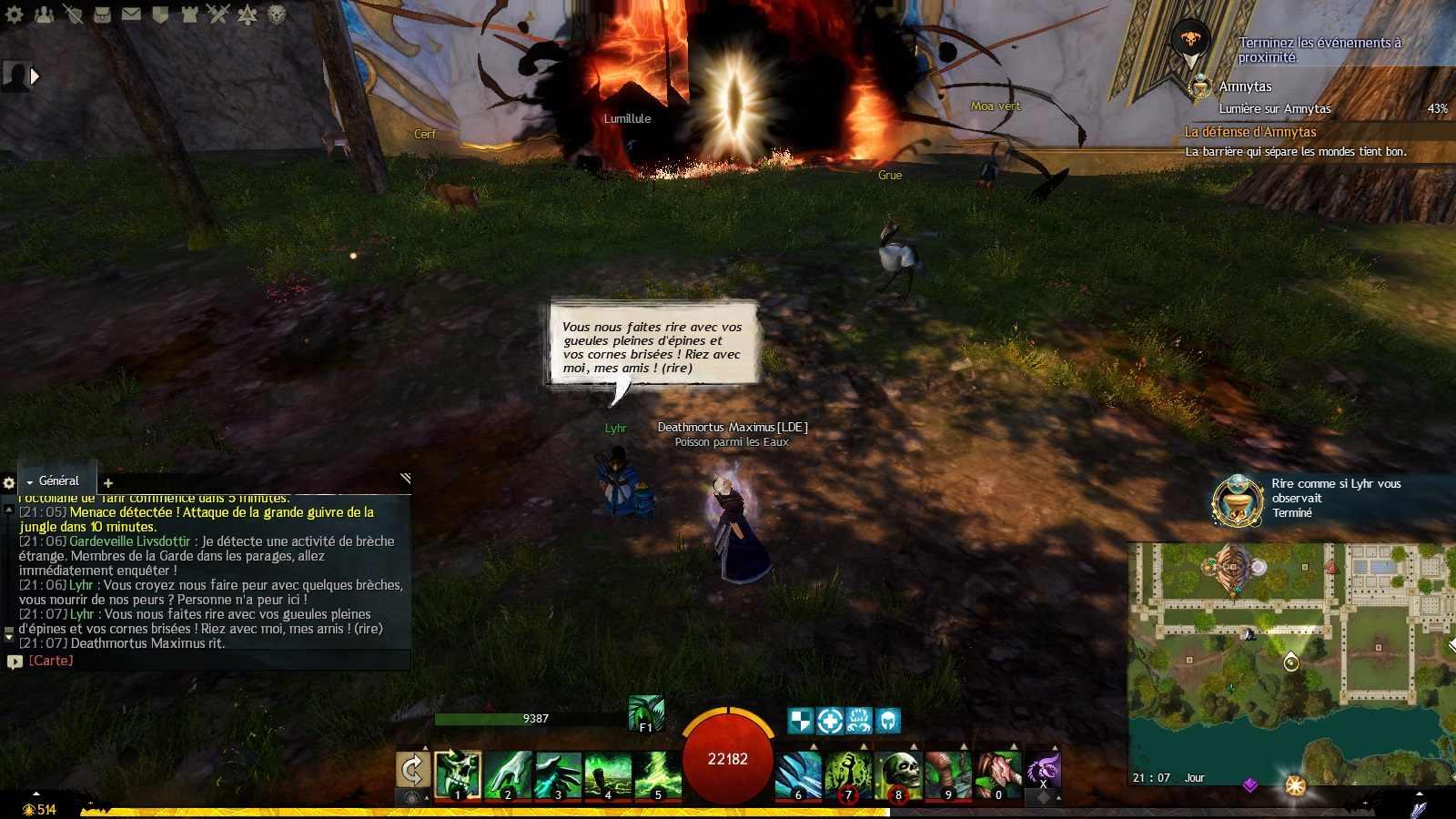The height and width of the screenshot is (819, 1456).
Task: Switch to the Général chat tab
Action: [x=57, y=480]
